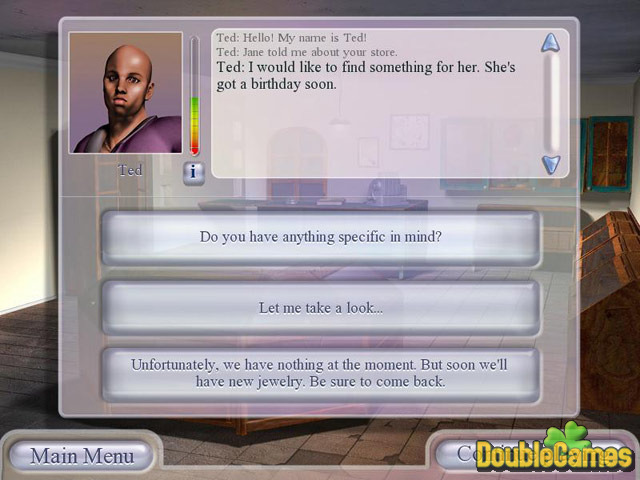Click Ted's portrait
The image size is (640, 480).
[x=126, y=93]
